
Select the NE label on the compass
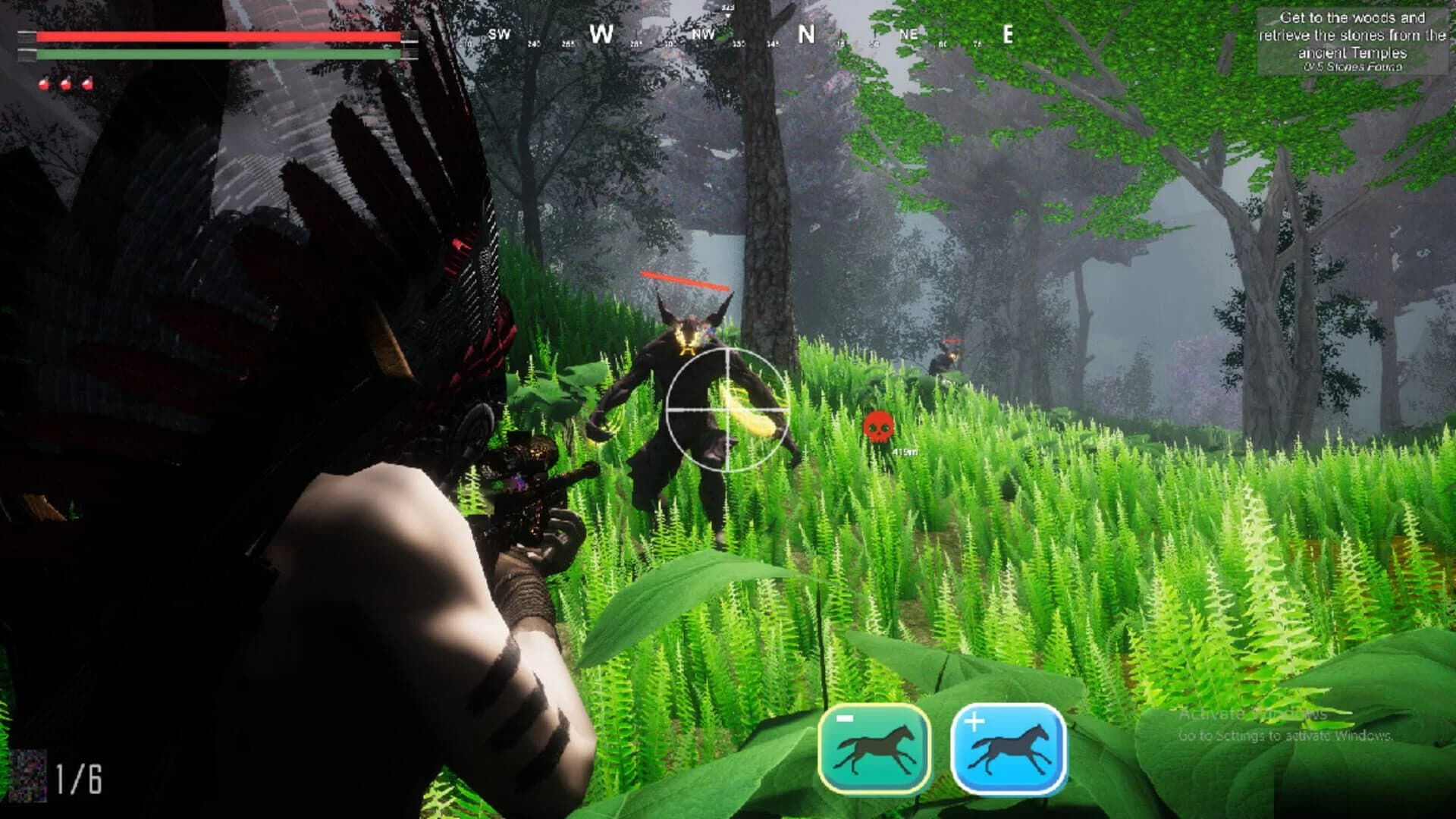(x=908, y=33)
